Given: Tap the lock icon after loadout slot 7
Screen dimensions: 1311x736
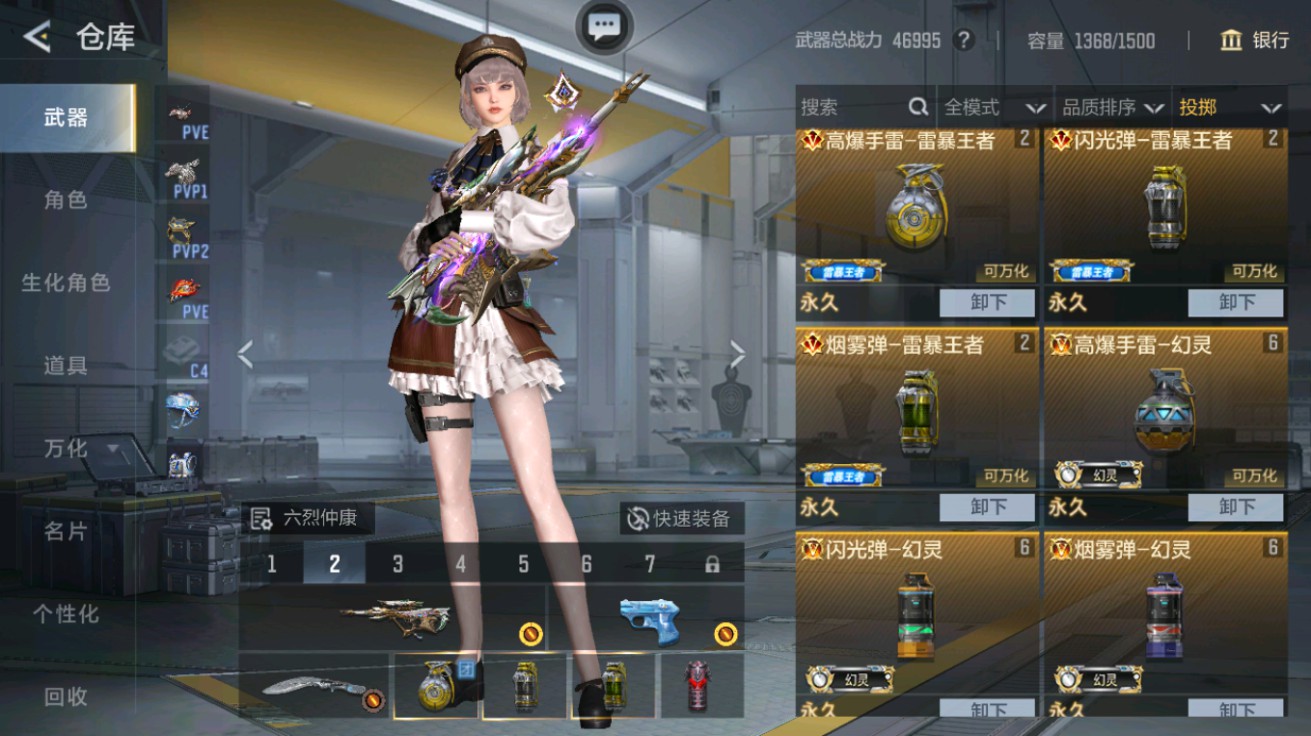Looking at the screenshot, I should [x=713, y=563].
